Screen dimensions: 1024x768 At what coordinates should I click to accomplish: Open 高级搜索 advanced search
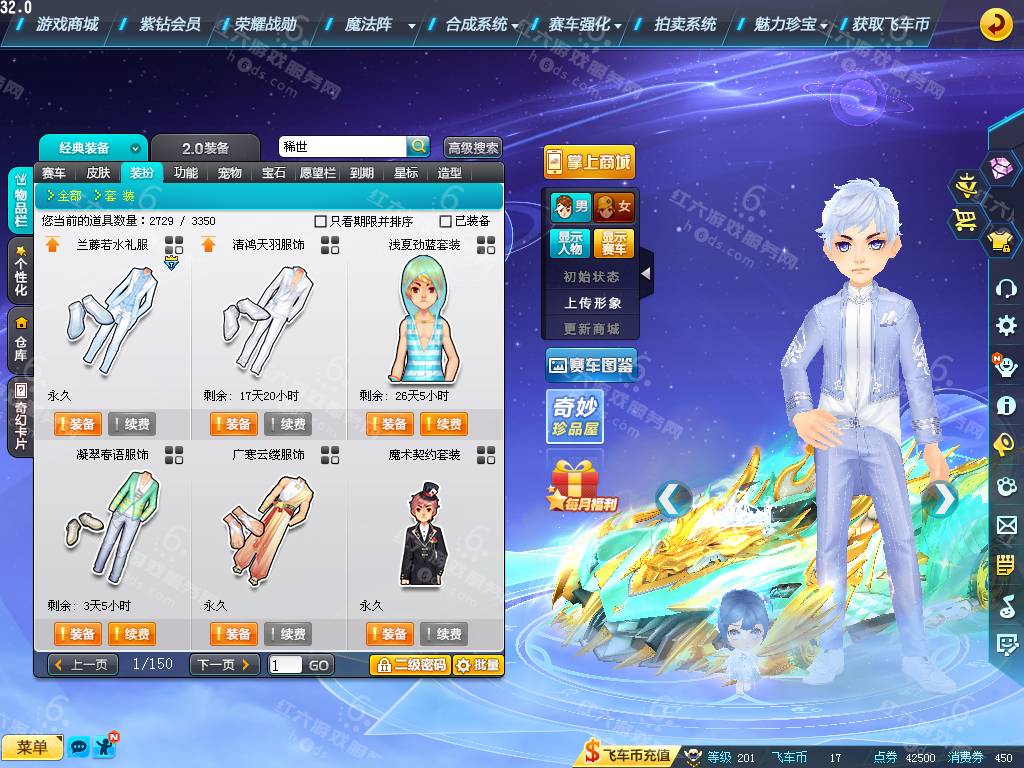click(x=472, y=148)
